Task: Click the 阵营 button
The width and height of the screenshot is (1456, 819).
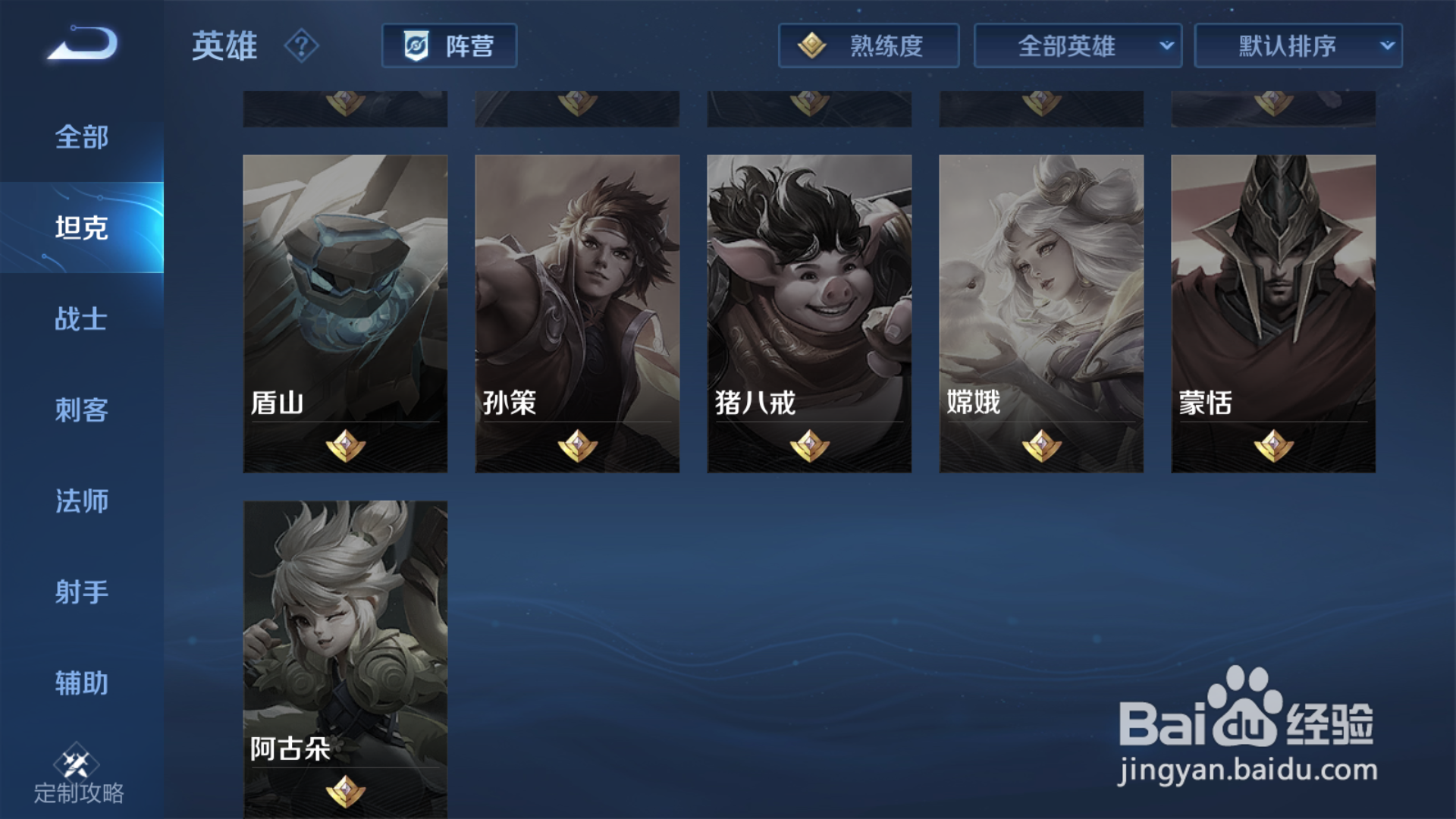Action: 449,45
